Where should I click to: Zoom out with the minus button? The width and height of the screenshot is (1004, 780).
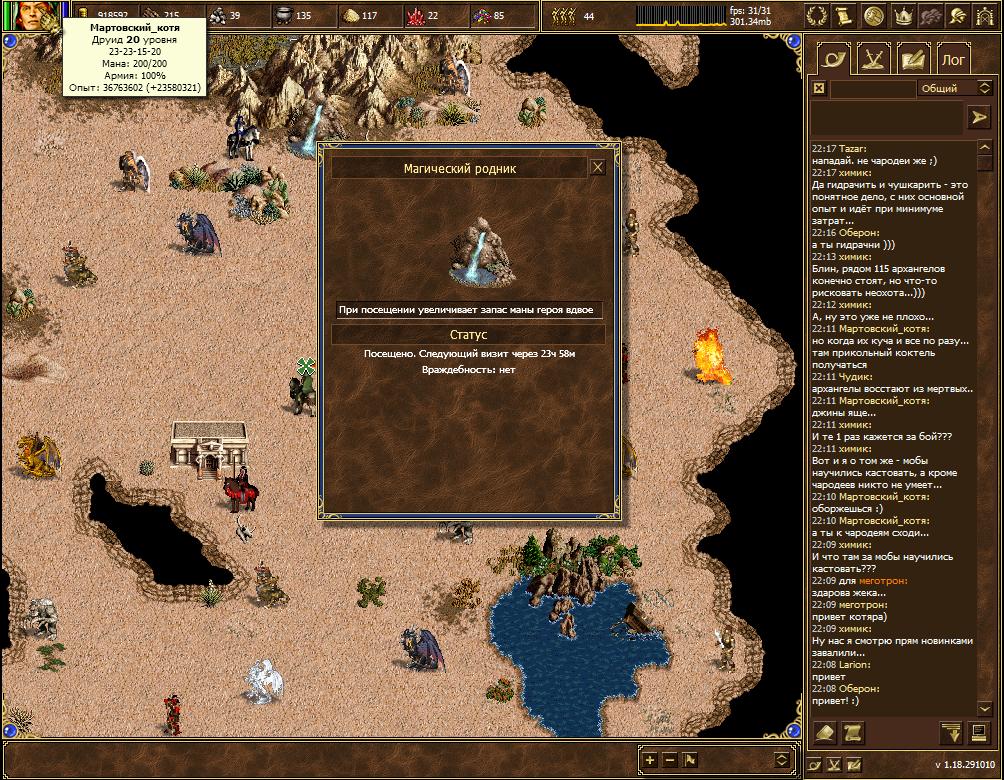(670, 759)
